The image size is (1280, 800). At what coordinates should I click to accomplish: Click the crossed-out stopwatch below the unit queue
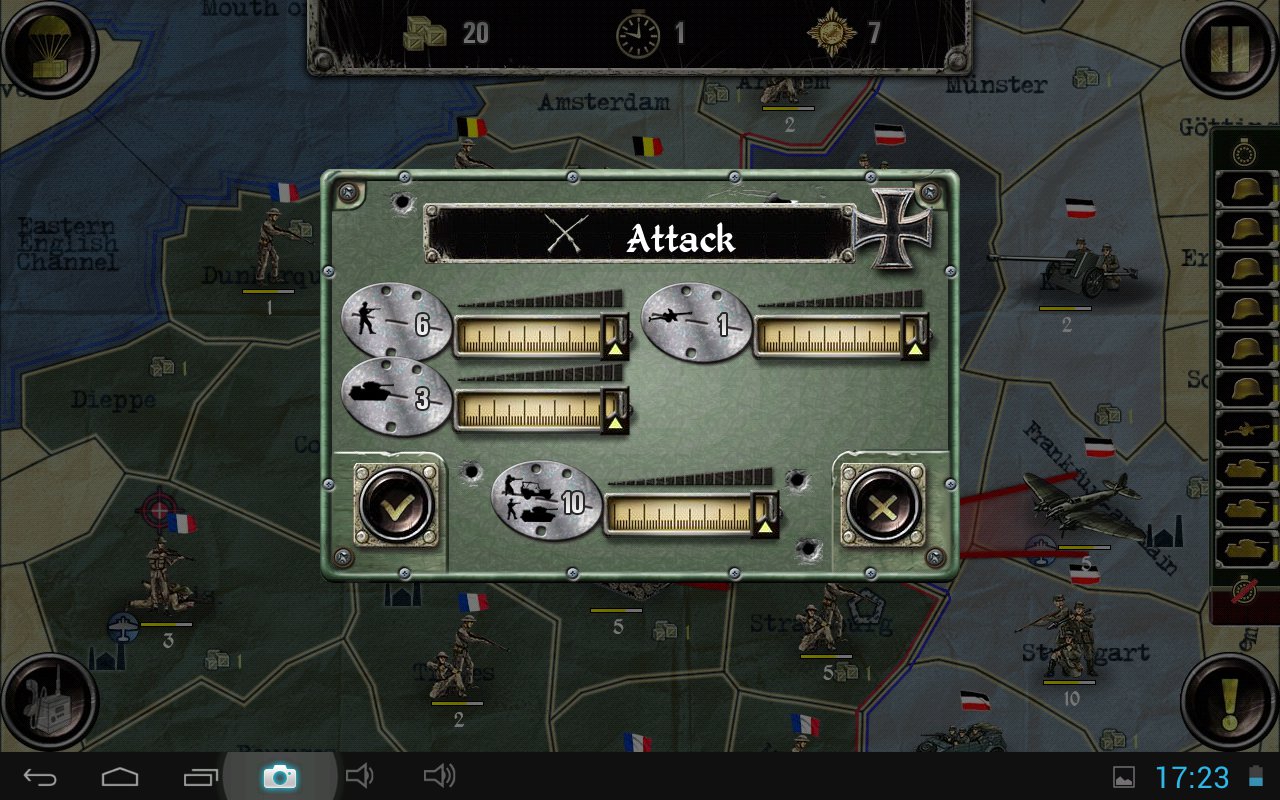click(x=1246, y=590)
